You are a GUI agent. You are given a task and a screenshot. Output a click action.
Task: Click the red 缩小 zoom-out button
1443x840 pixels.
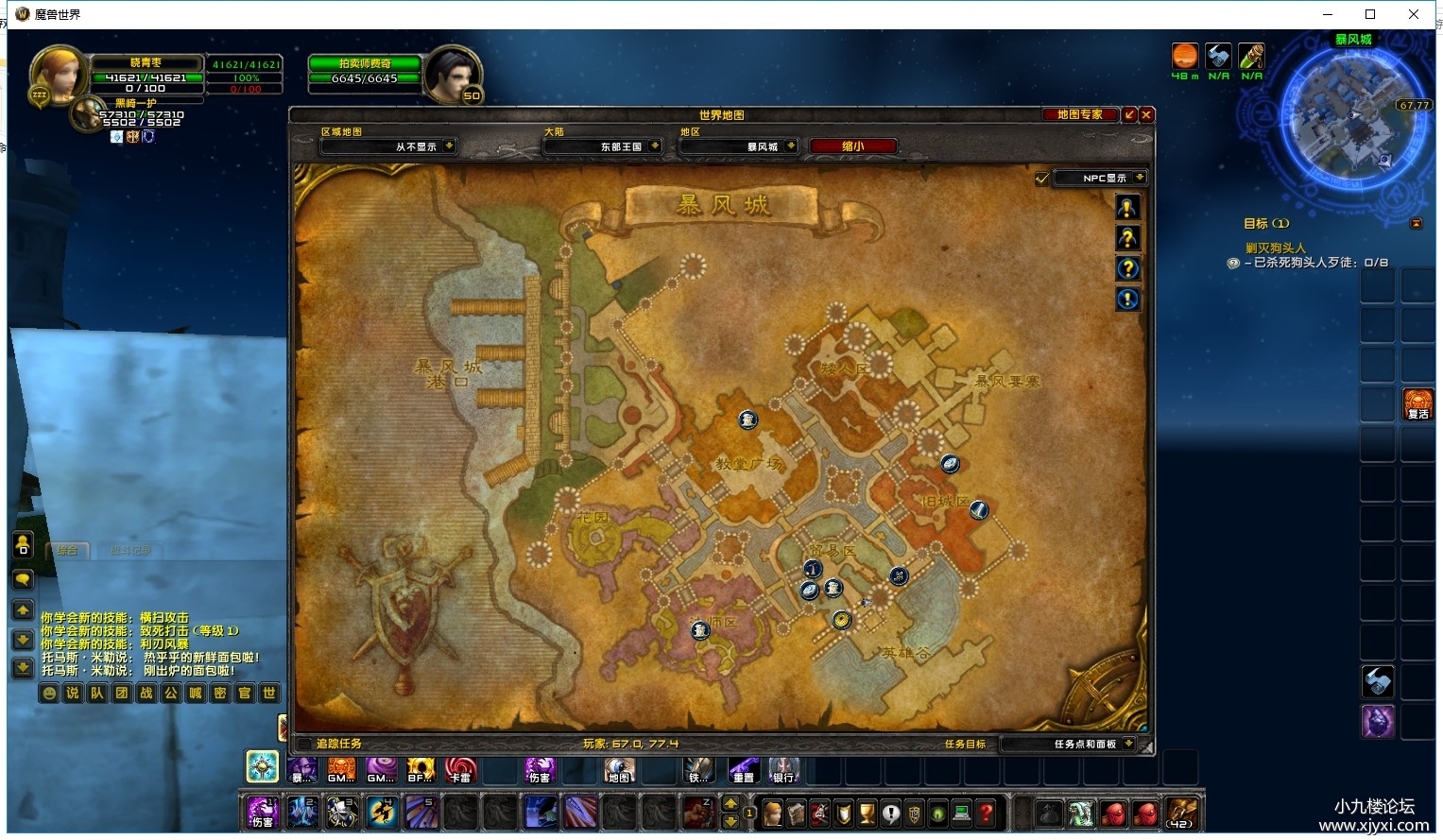852,146
